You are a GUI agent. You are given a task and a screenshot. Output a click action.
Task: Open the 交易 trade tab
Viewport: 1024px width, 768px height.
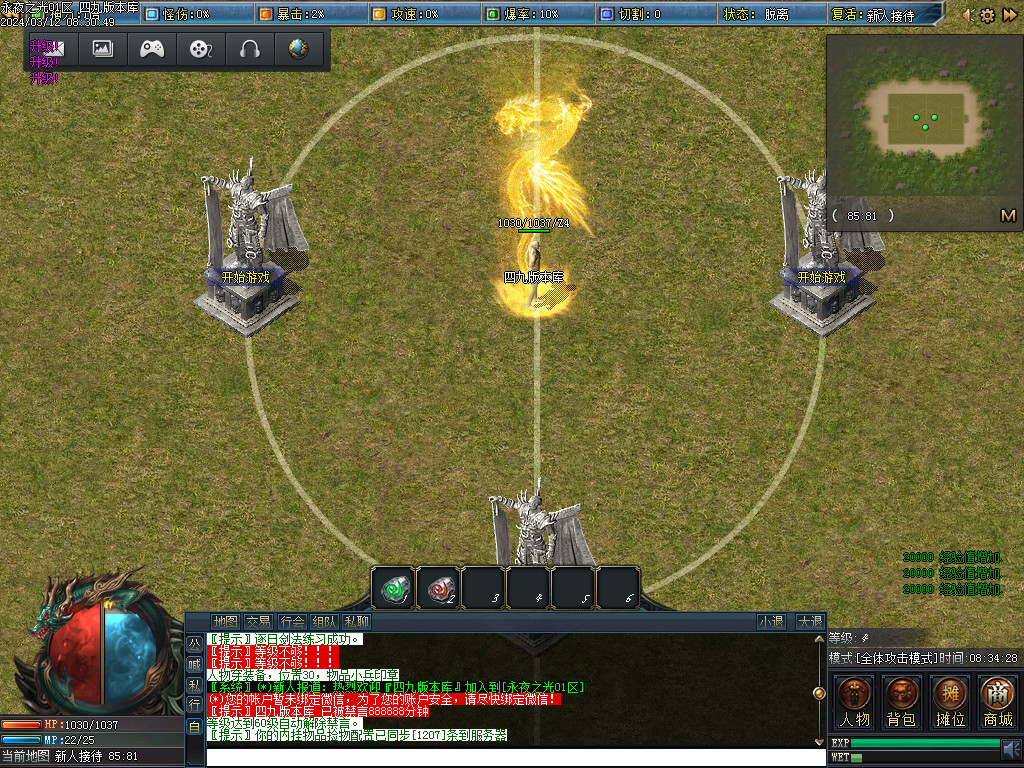point(259,621)
